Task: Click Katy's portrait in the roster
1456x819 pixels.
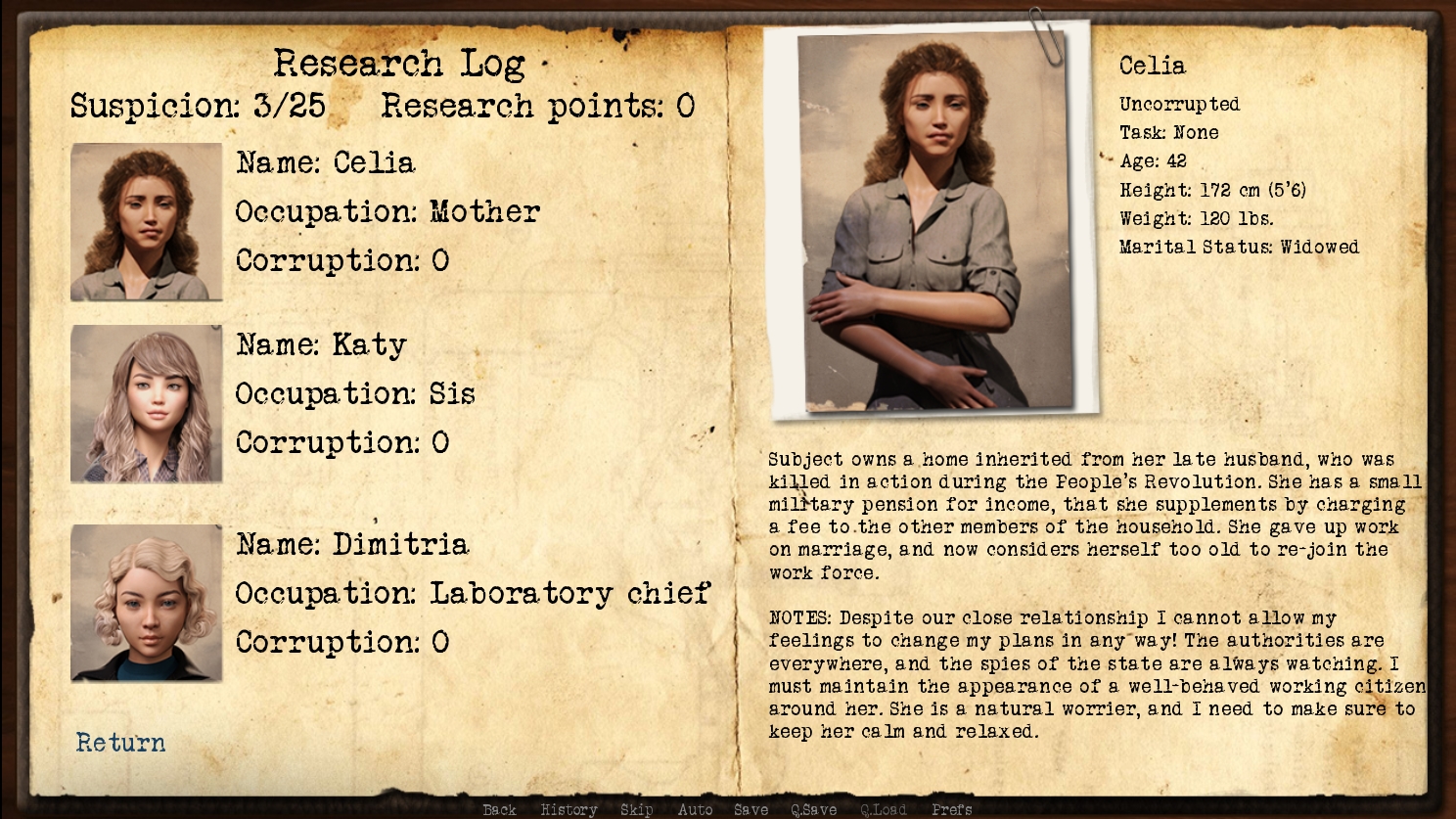Action: click(145, 403)
